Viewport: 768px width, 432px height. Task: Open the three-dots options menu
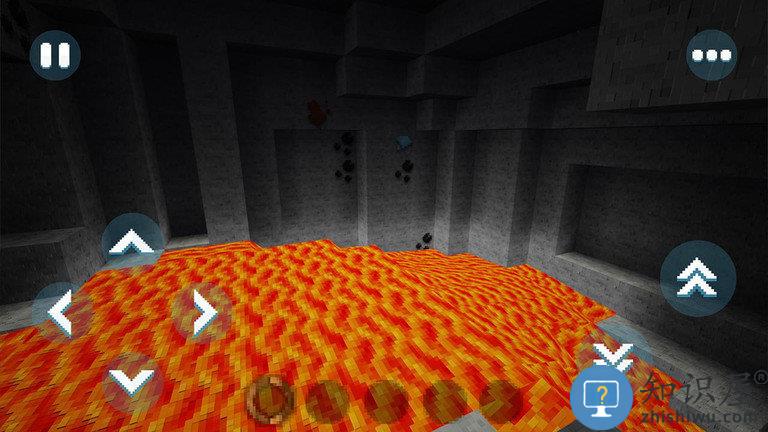point(711,55)
